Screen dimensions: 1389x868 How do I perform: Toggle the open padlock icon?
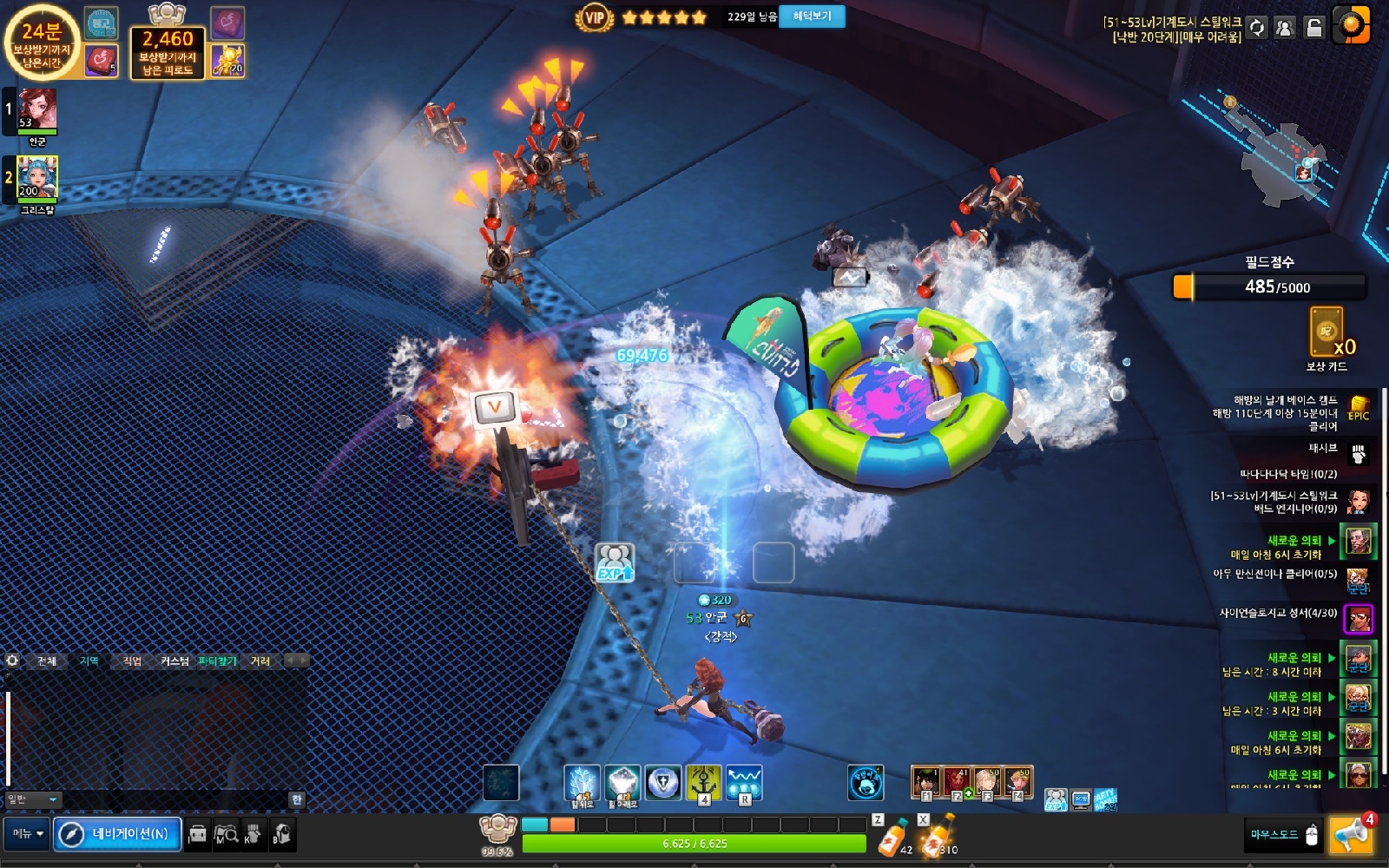pos(1314,28)
